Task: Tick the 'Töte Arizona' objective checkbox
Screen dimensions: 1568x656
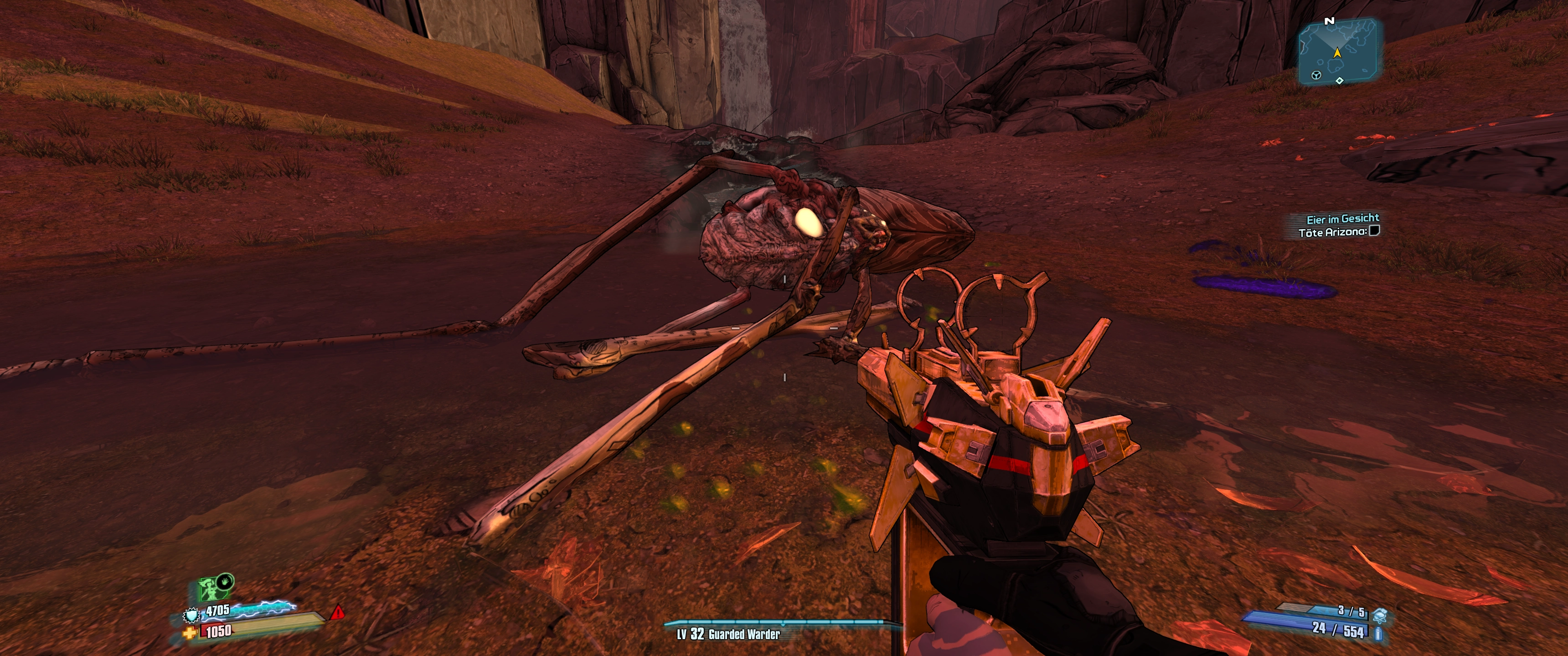Action: click(1374, 231)
